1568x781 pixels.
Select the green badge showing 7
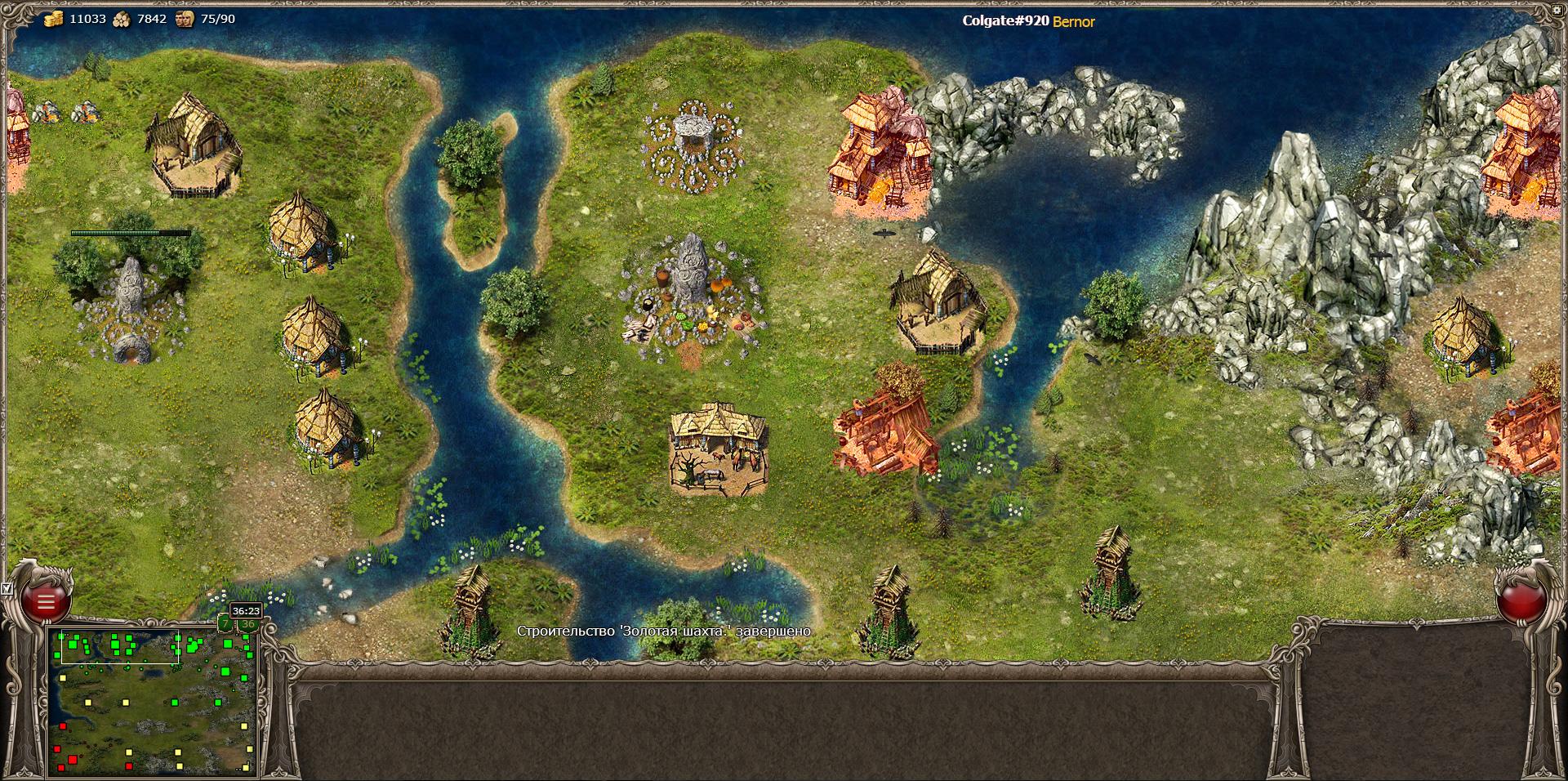[225, 624]
